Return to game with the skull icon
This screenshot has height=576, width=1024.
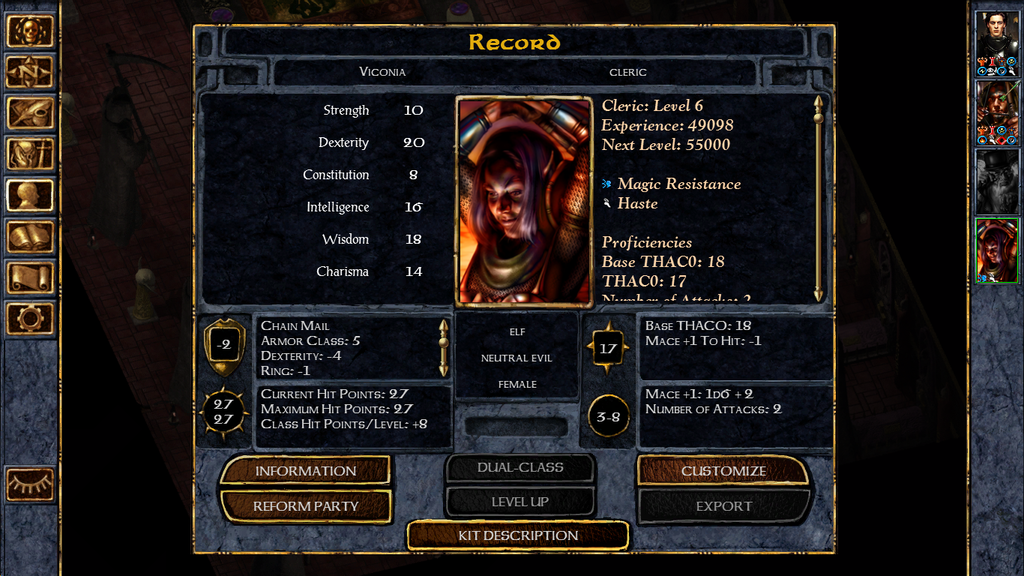click(x=30, y=31)
